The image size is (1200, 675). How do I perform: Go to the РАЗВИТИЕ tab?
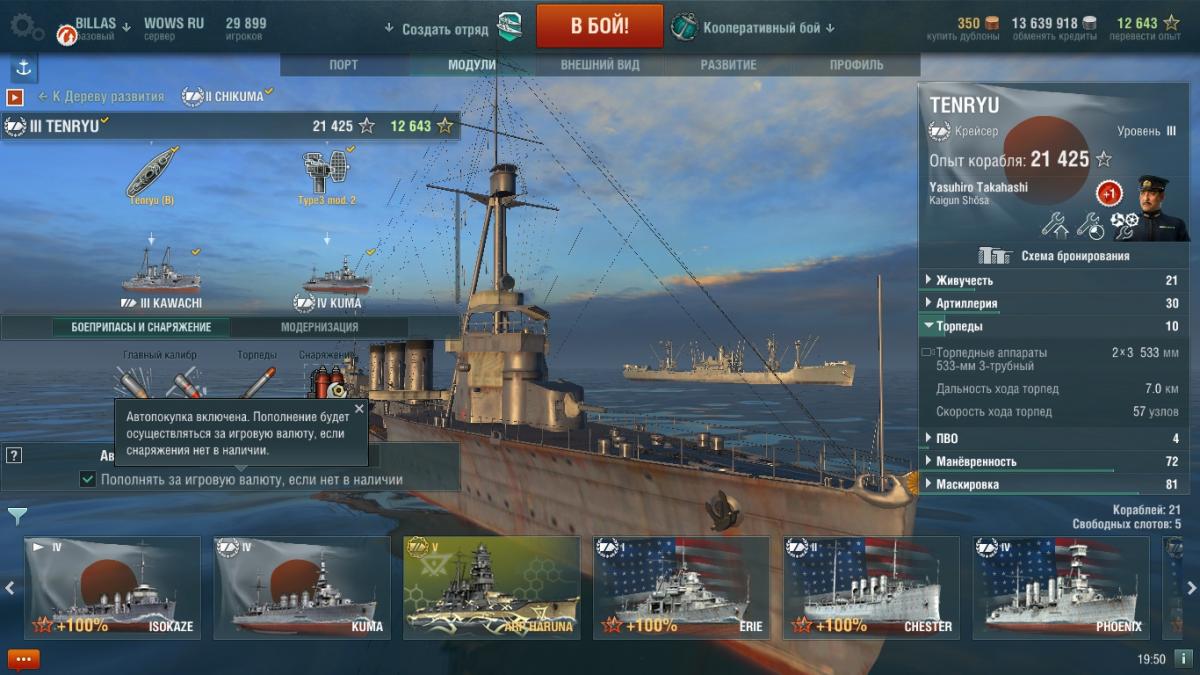click(728, 65)
